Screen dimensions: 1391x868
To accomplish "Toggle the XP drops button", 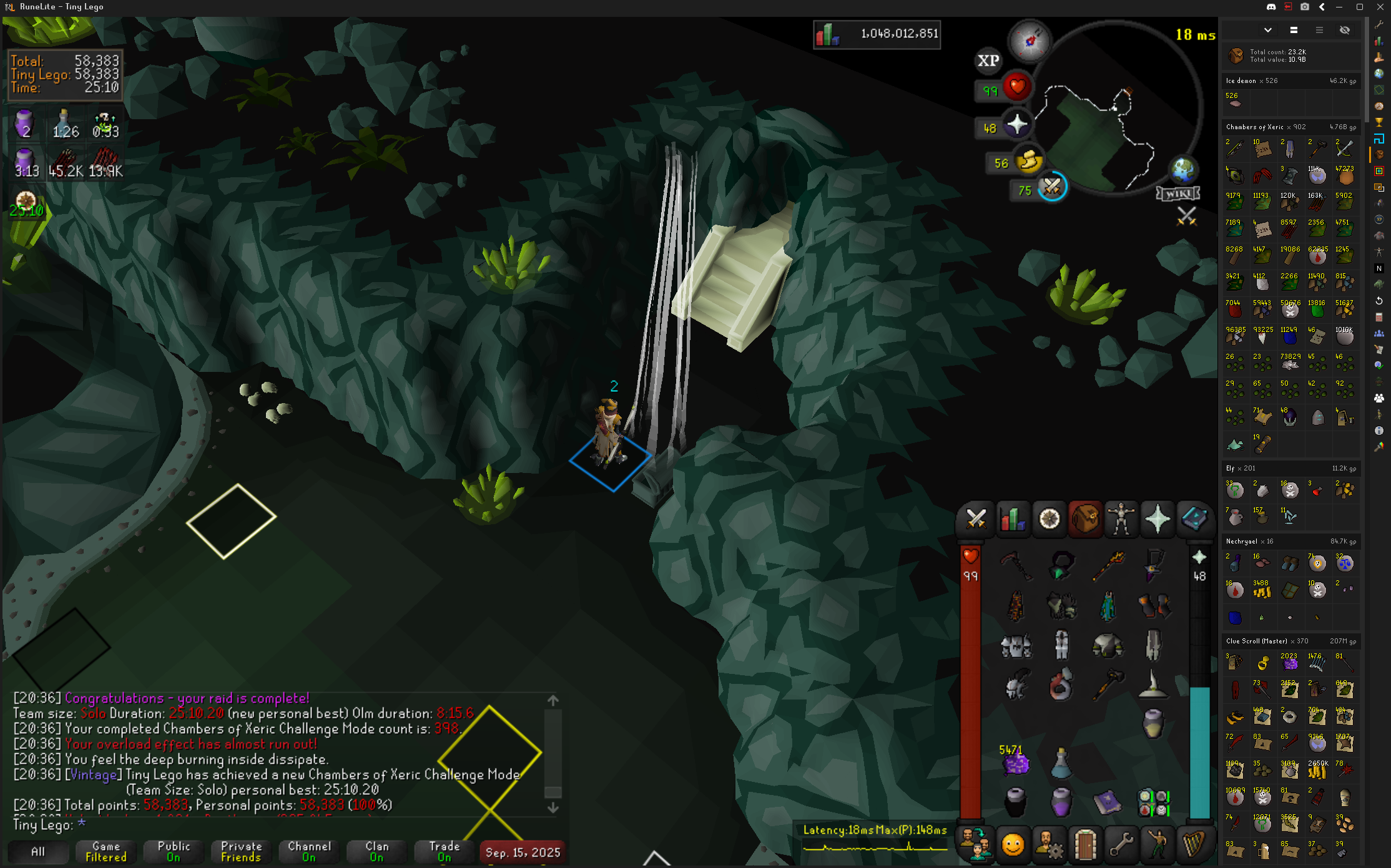I will (x=988, y=61).
